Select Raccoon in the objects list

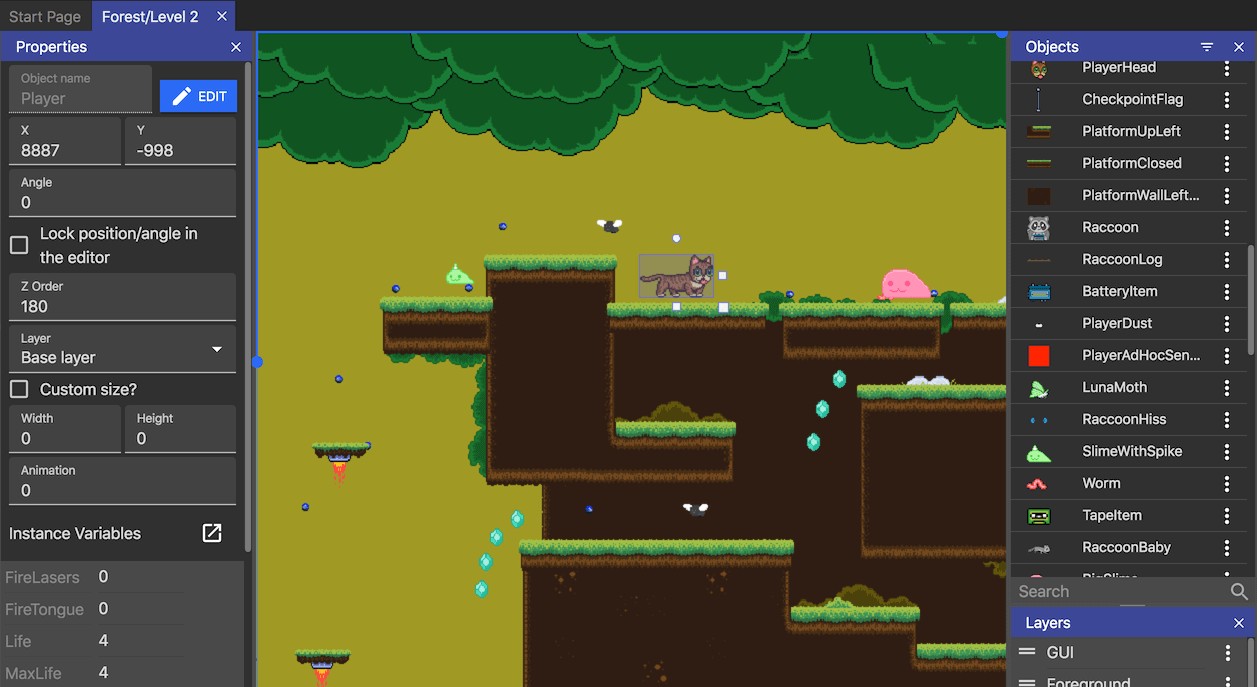[1110, 227]
